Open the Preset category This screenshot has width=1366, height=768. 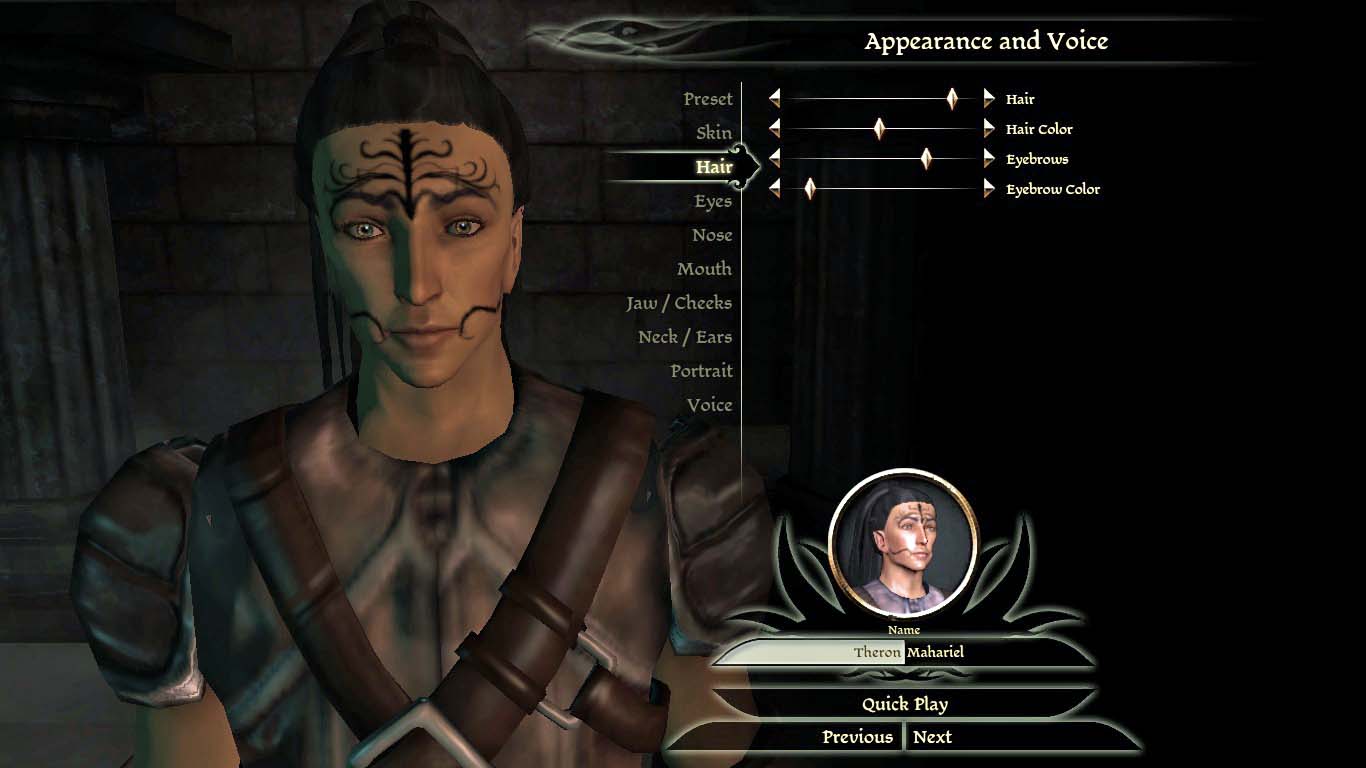tap(707, 99)
